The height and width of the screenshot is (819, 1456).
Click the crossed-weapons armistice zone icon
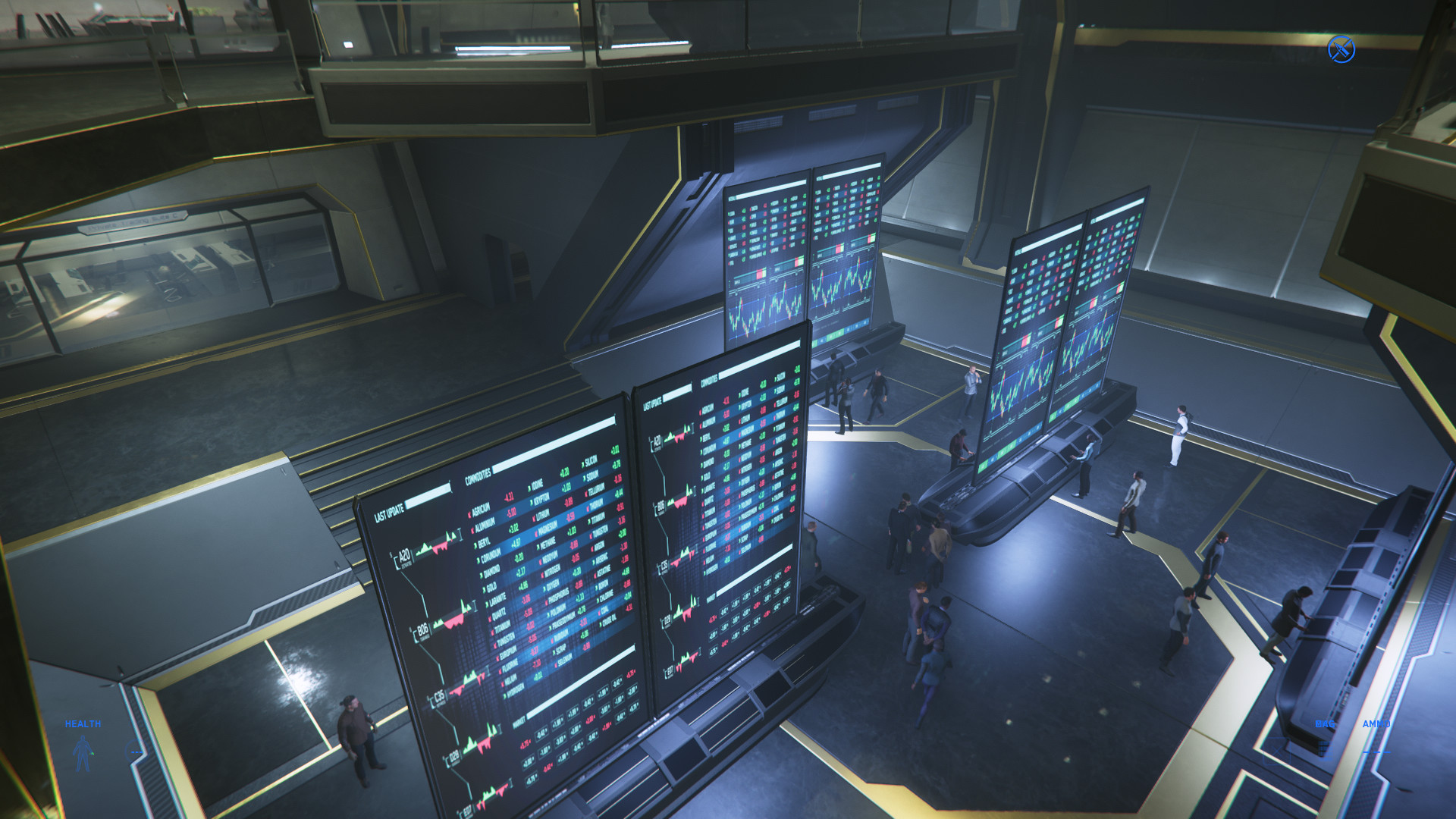coord(1341,49)
